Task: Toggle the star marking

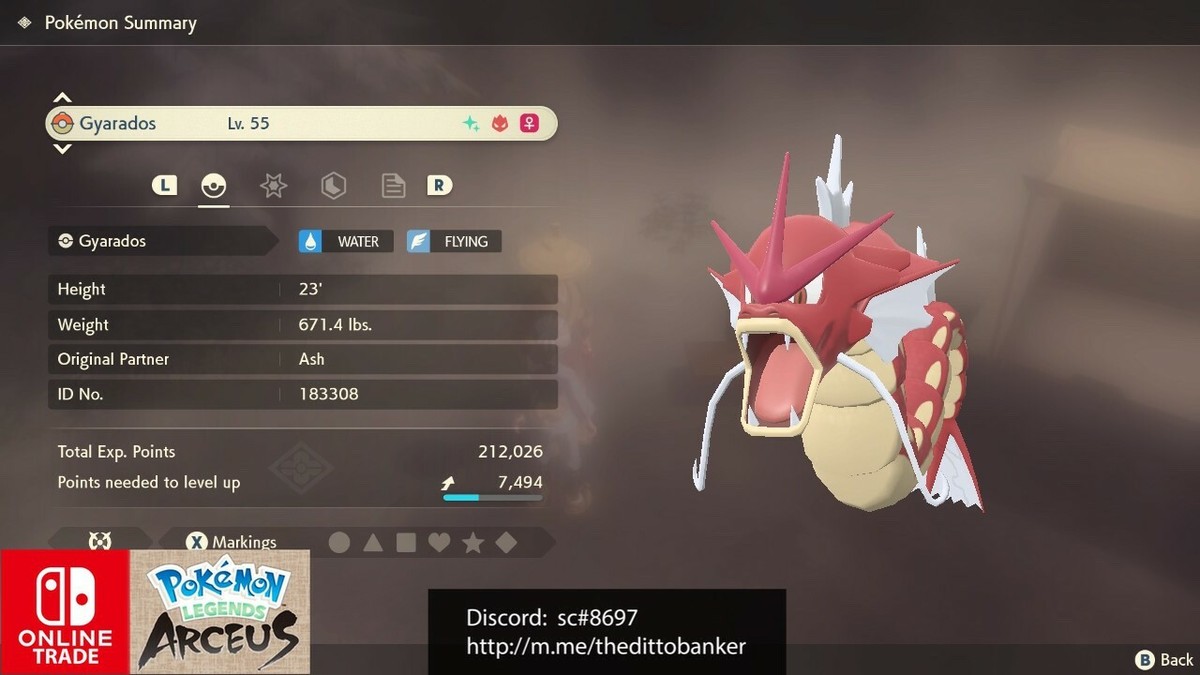Action: point(473,543)
